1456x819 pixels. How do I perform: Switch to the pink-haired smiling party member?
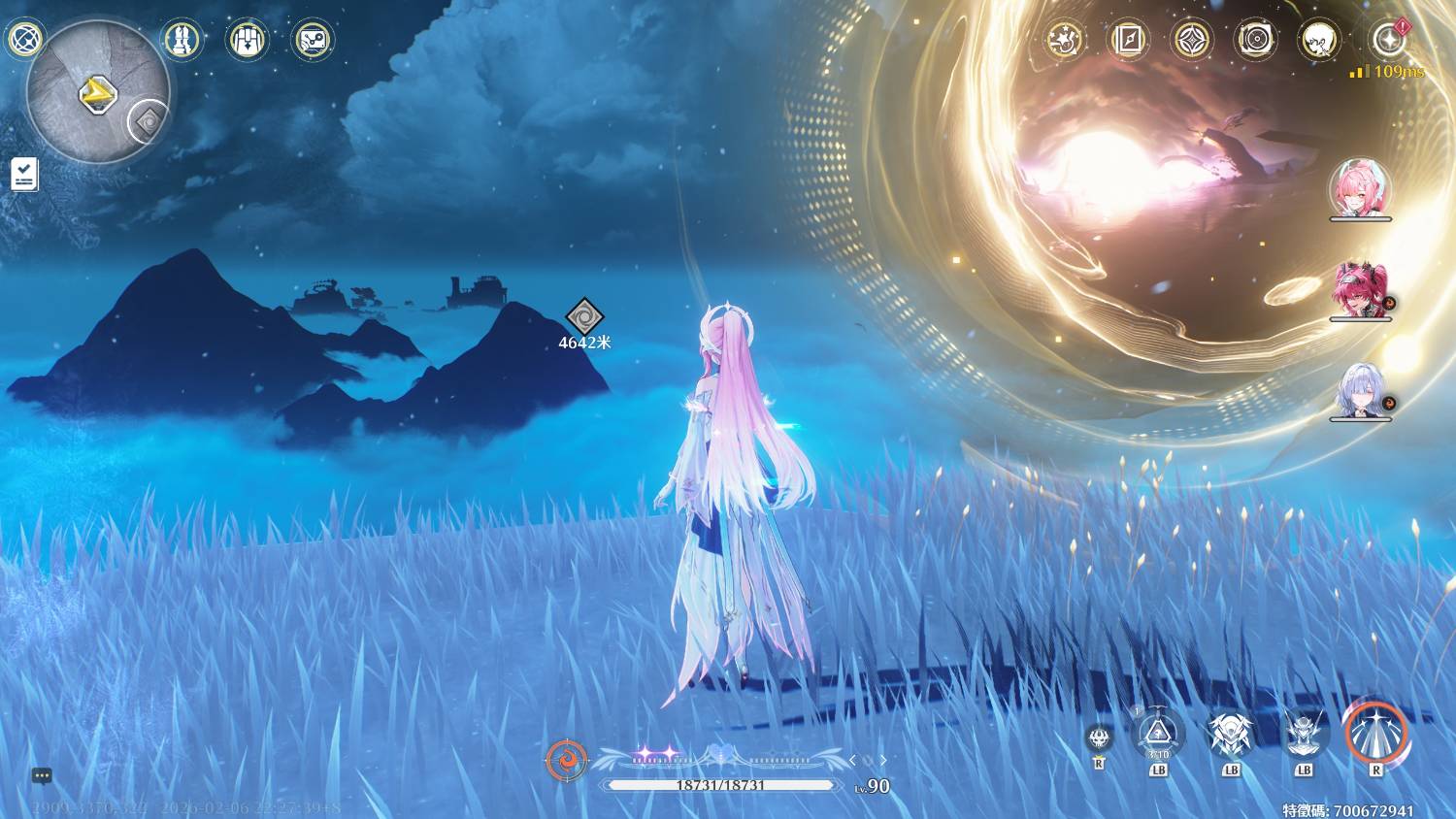pyautogui.click(x=1359, y=187)
